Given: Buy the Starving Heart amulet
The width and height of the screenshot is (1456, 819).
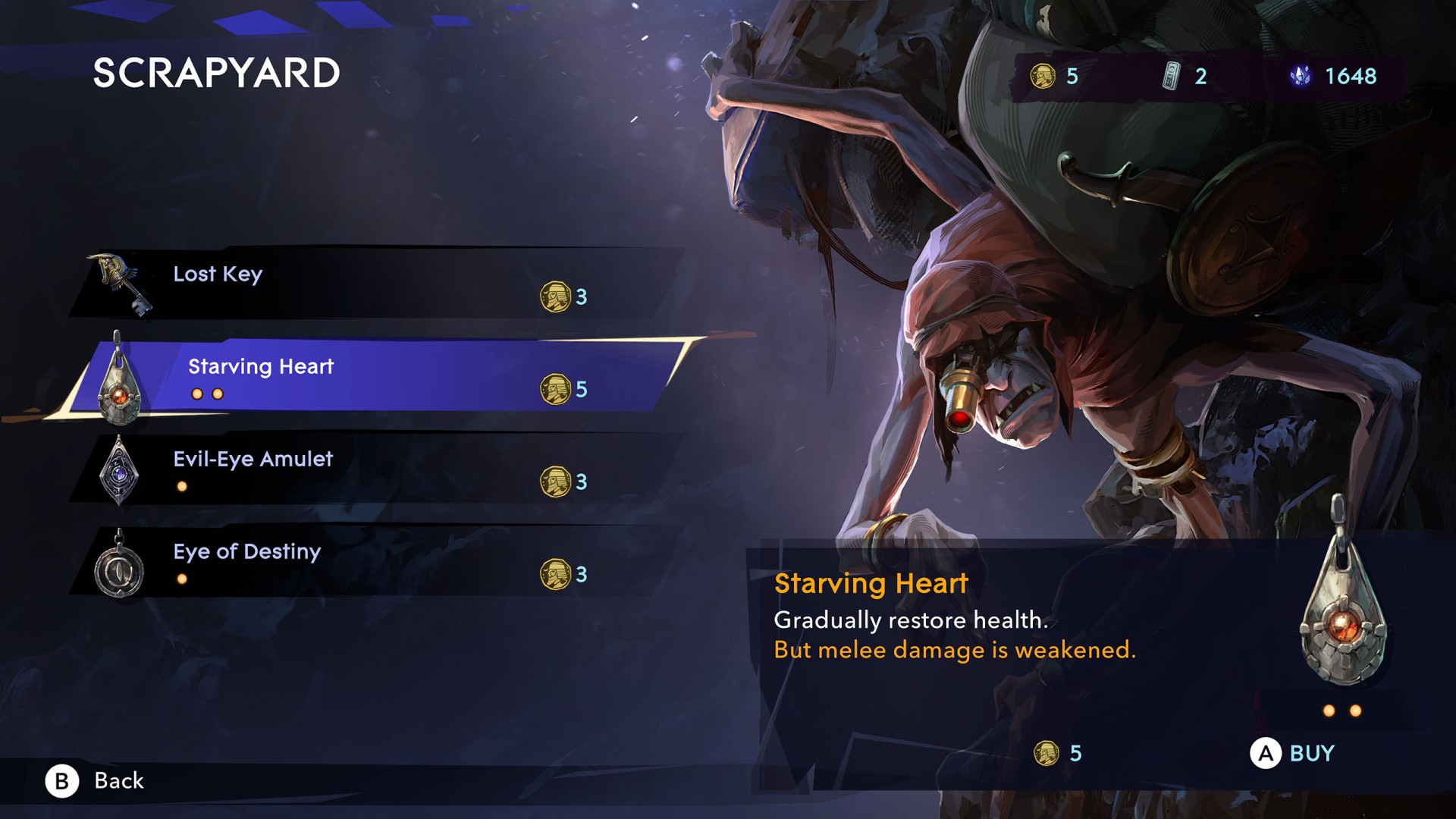Looking at the screenshot, I should pyautogui.click(x=1292, y=754).
